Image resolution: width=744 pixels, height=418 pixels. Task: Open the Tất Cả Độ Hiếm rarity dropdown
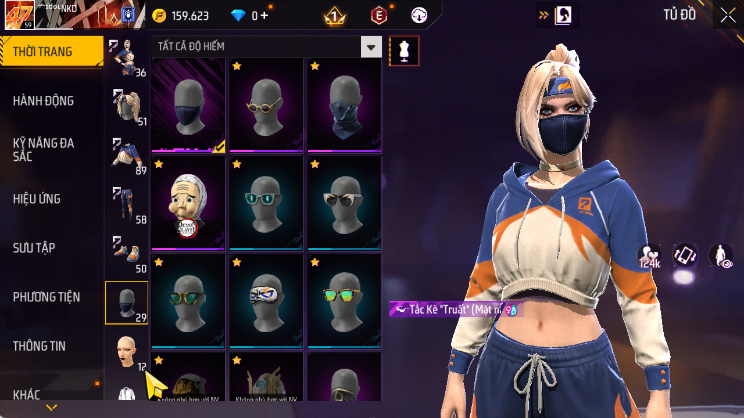371,47
